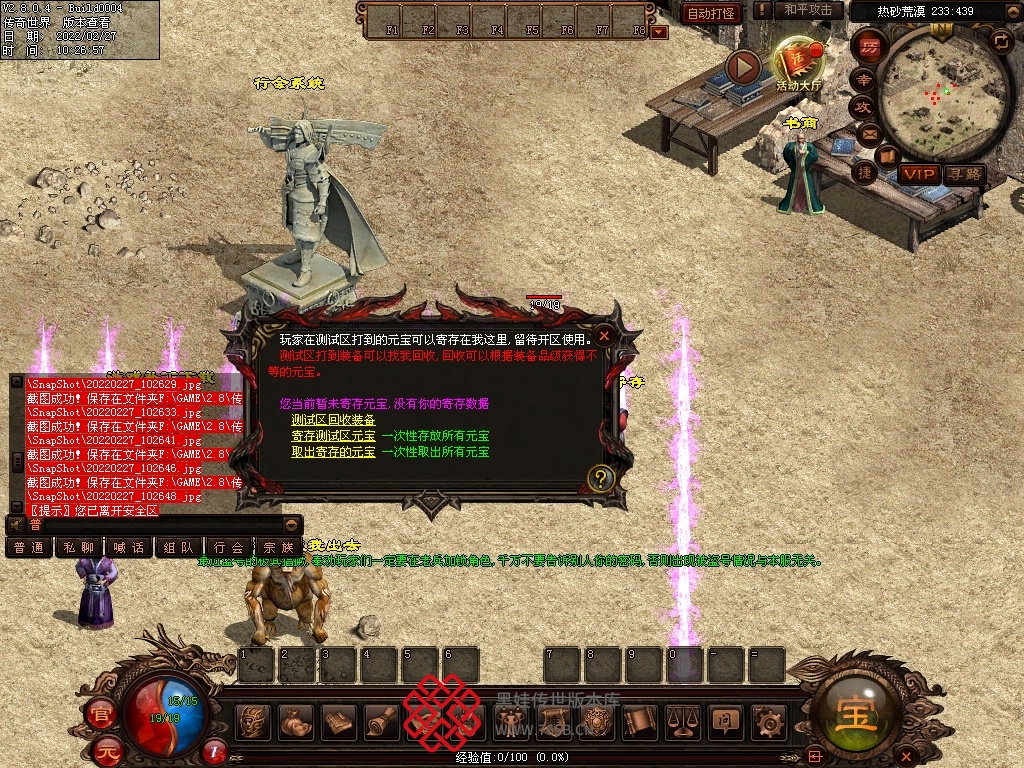The width and height of the screenshot is (1024, 768).
Task: Open the VIP panel
Action: [x=918, y=174]
